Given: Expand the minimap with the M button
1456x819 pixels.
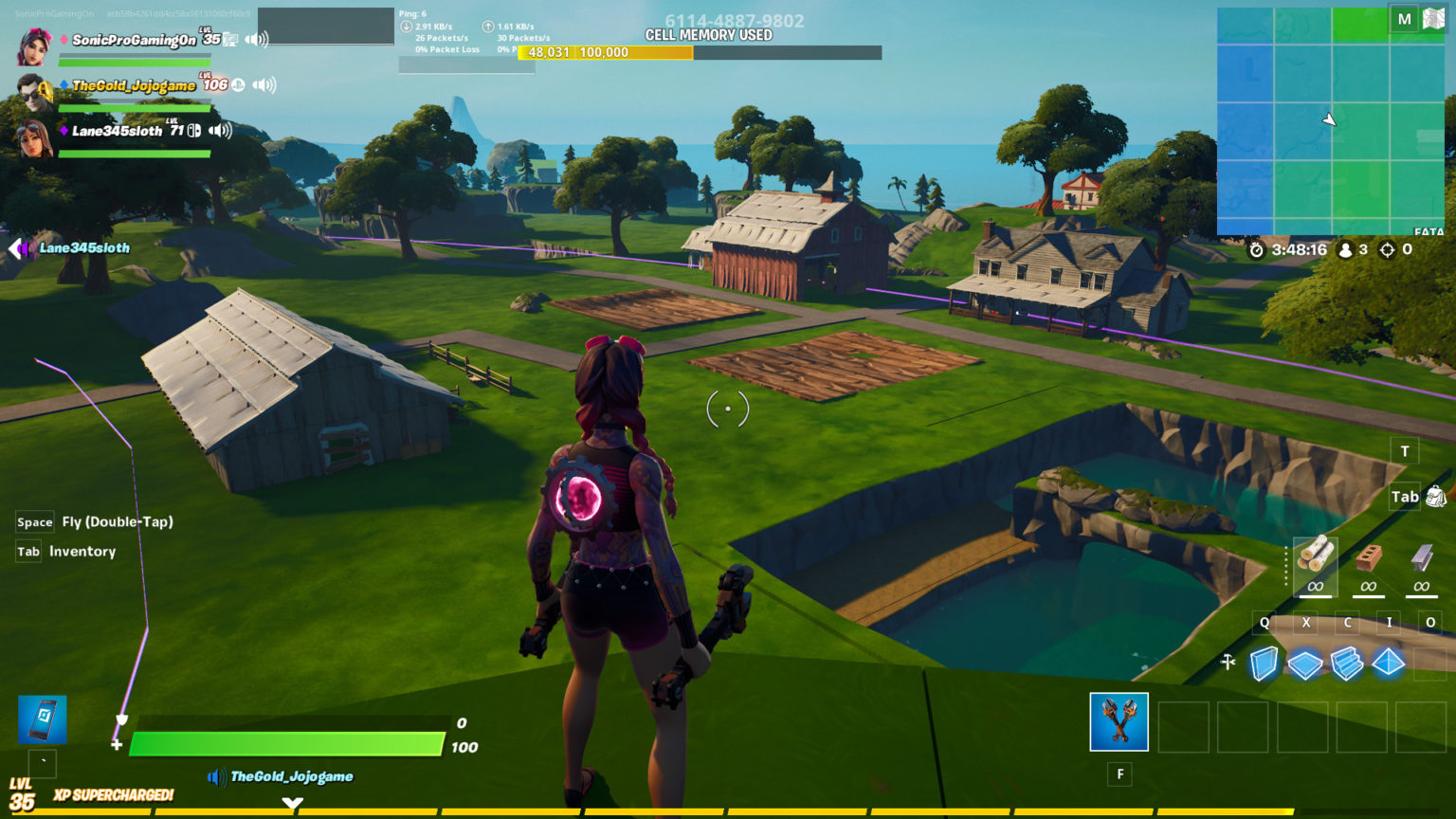Looking at the screenshot, I should [1404, 18].
